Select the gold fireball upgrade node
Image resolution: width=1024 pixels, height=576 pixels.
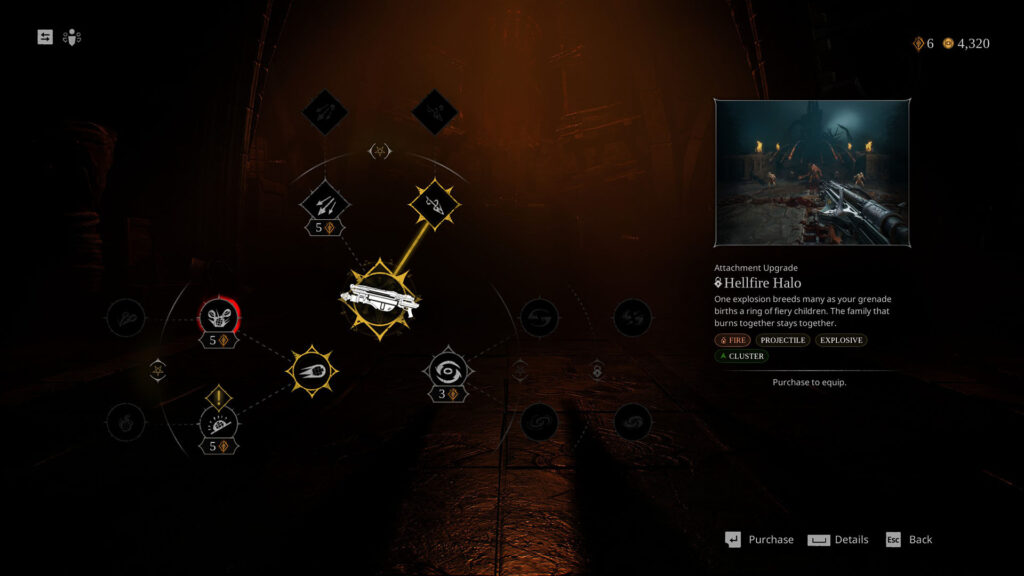coord(312,371)
